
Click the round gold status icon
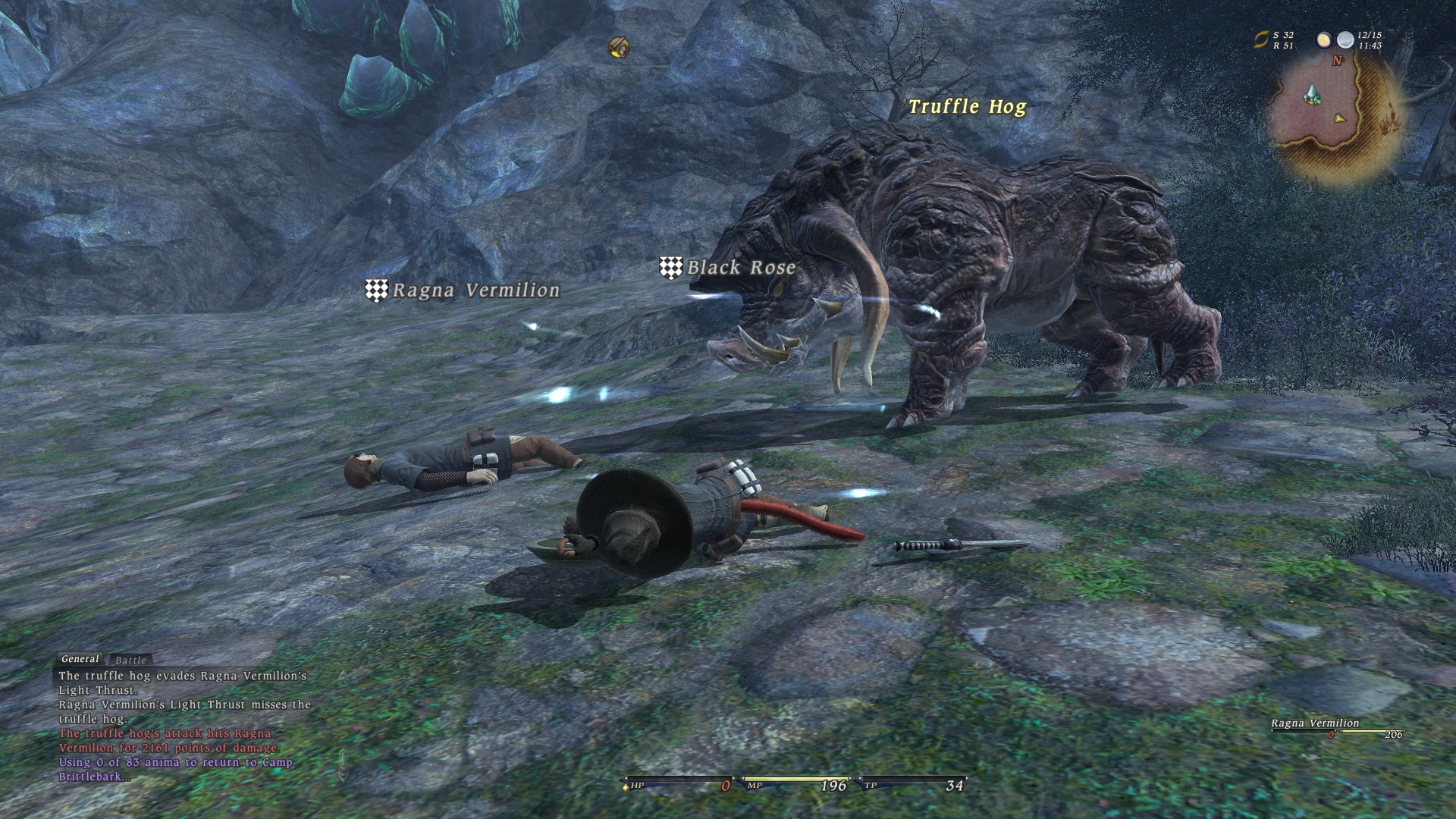point(620,47)
